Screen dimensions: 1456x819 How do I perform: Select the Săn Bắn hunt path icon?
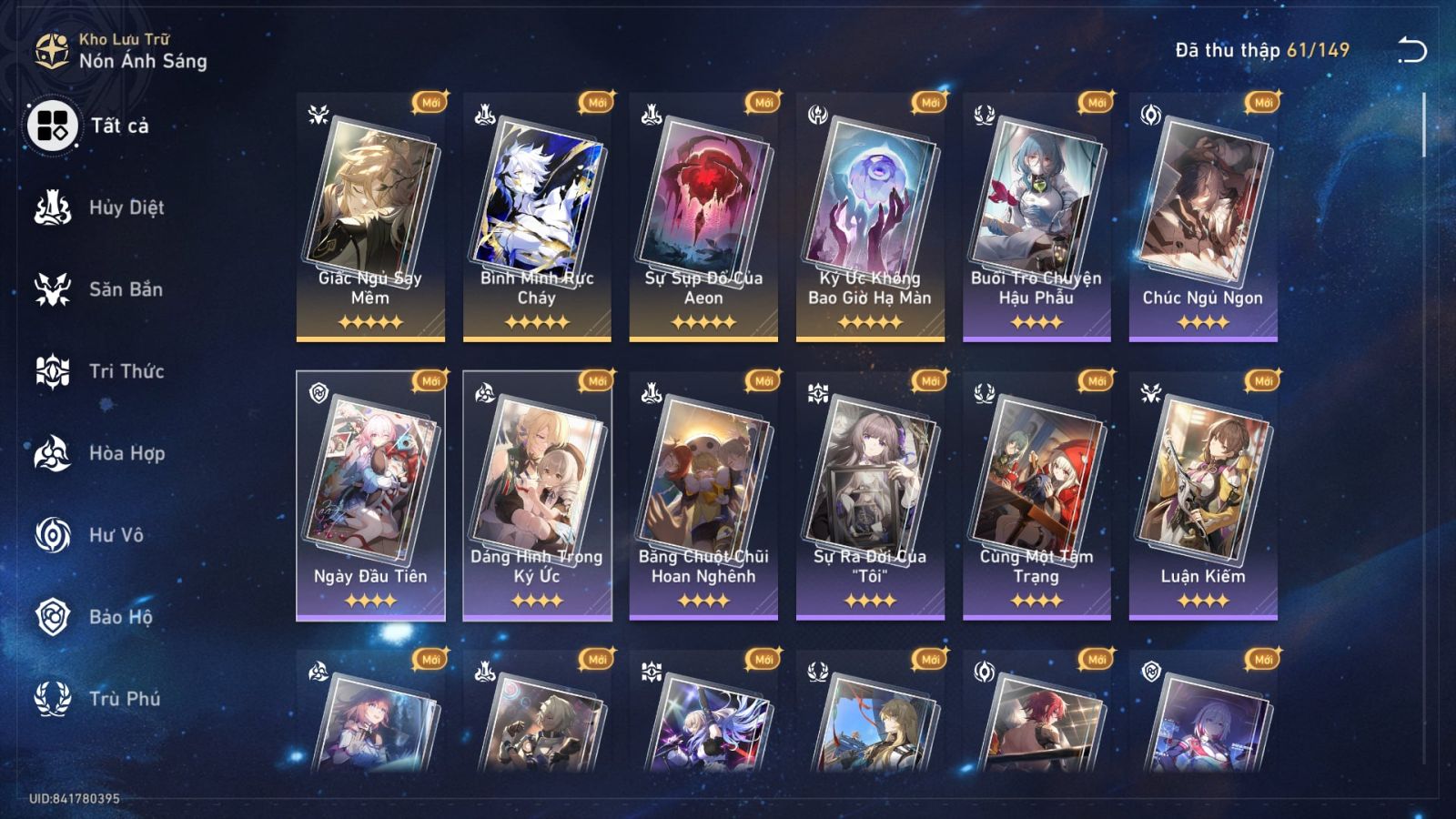(55, 289)
